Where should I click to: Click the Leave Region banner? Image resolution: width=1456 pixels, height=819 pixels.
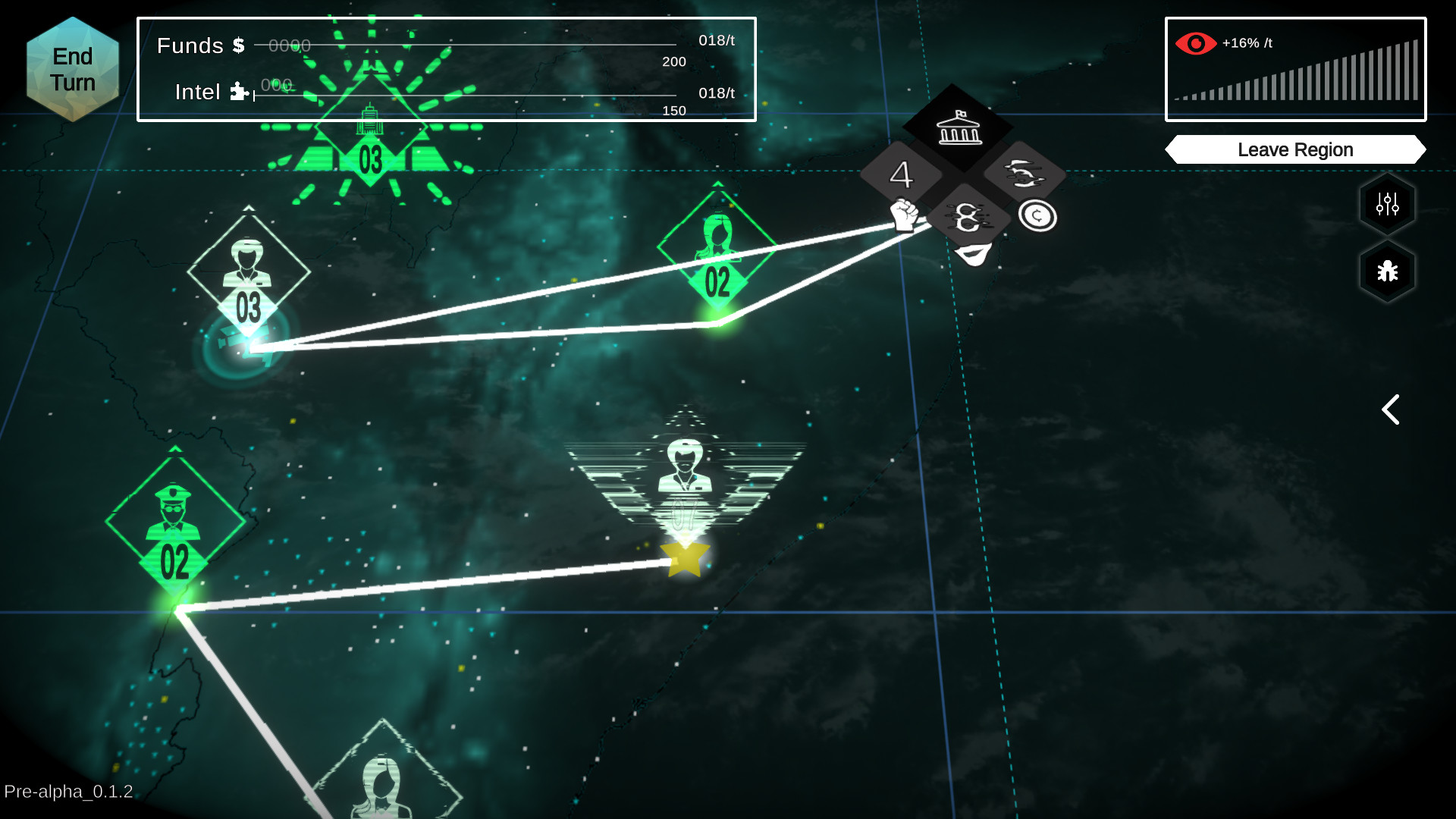[x=1294, y=149]
